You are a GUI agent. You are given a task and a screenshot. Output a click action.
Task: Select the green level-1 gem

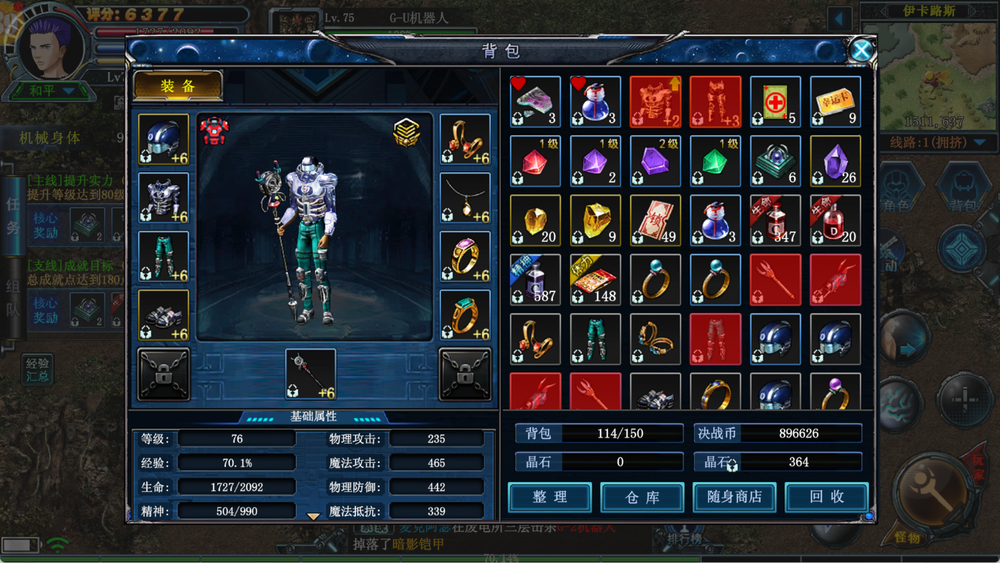point(715,161)
